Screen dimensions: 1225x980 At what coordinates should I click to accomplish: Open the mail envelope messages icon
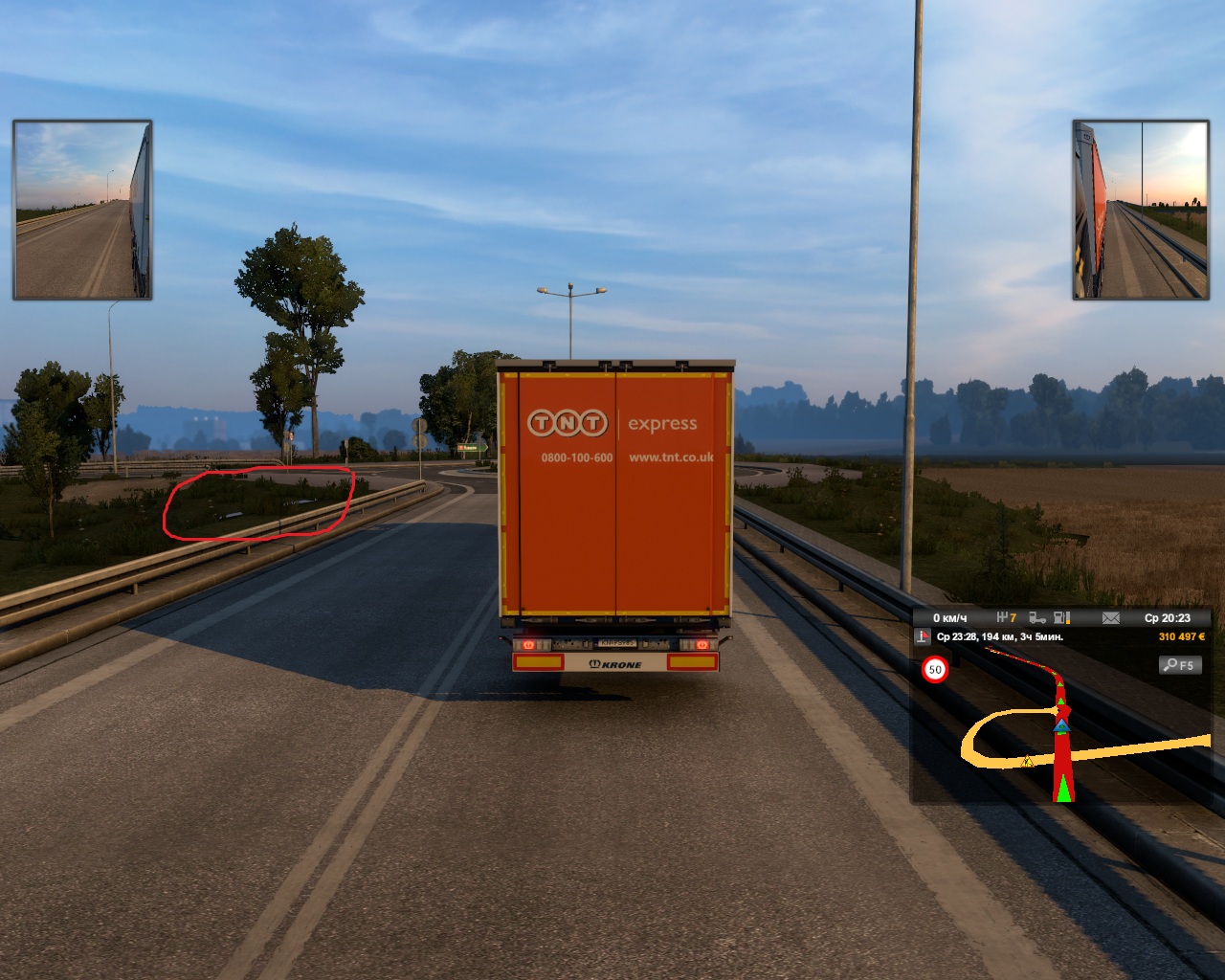pyautogui.click(x=1110, y=618)
